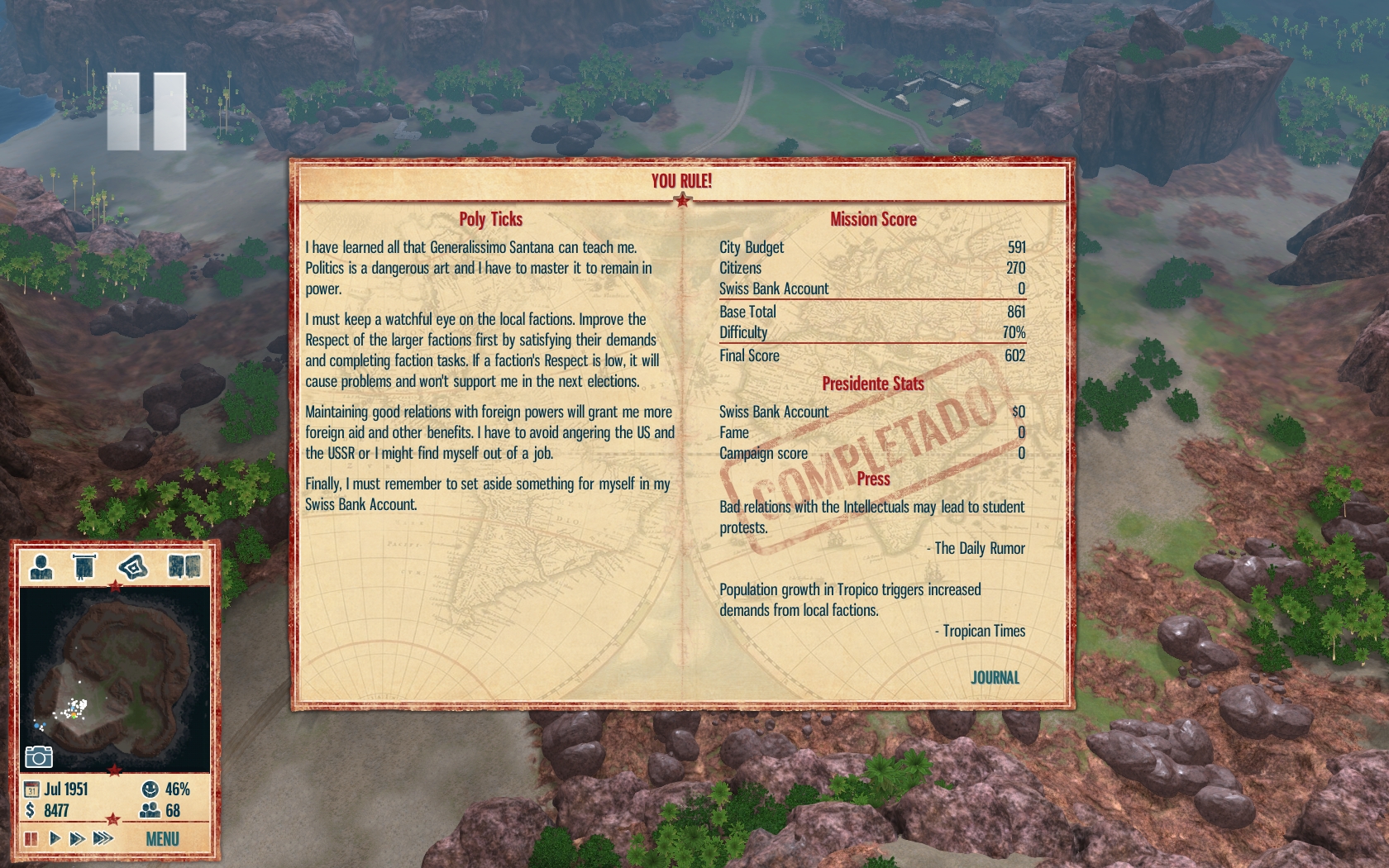Pause the game speed
The image size is (1389, 868).
pyautogui.click(x=31, y=839)
